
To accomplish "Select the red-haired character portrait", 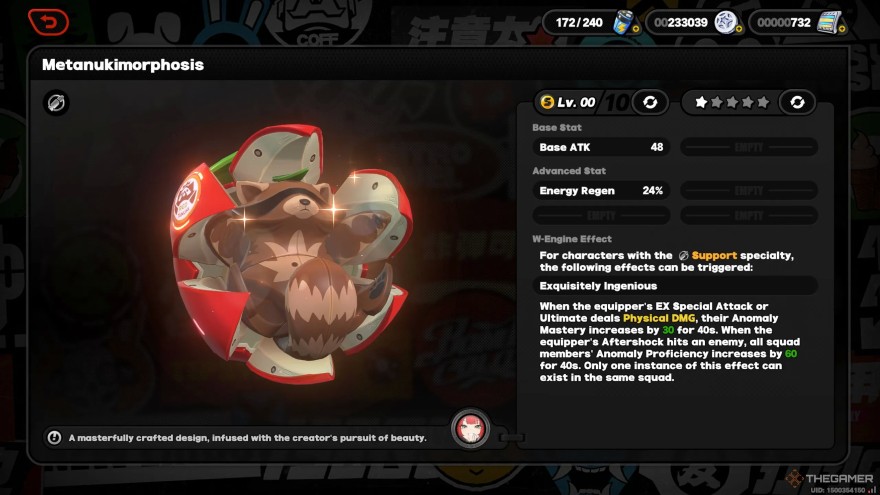I will 470,429.
